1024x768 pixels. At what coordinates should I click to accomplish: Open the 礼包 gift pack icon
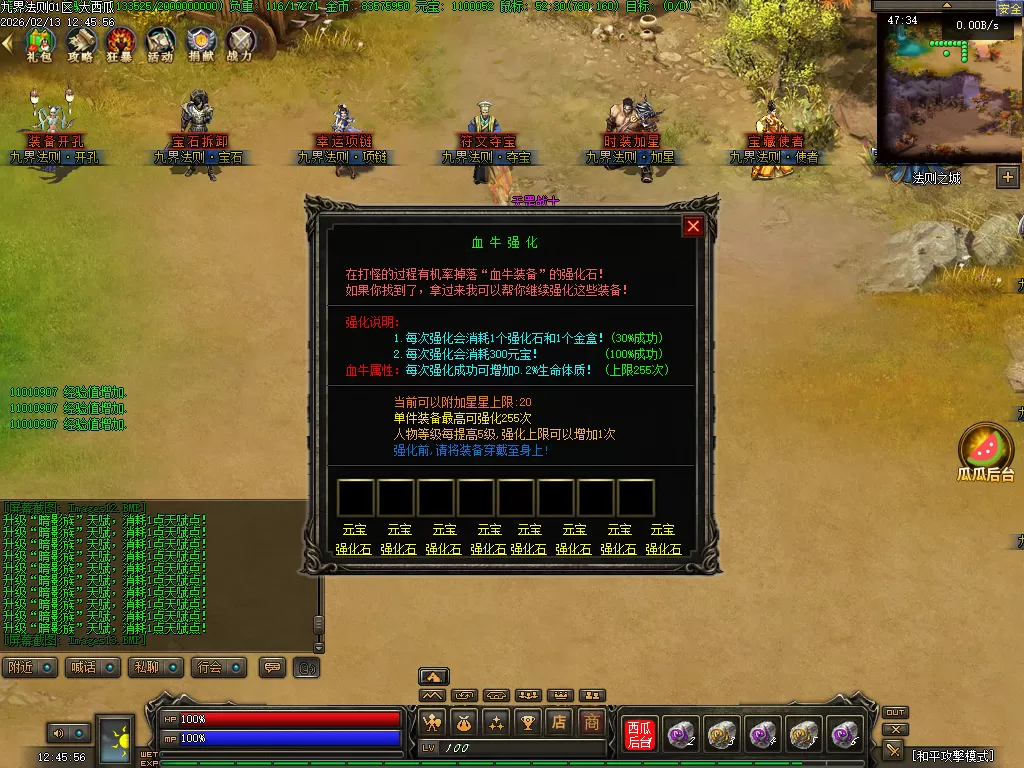click(39, 44)
